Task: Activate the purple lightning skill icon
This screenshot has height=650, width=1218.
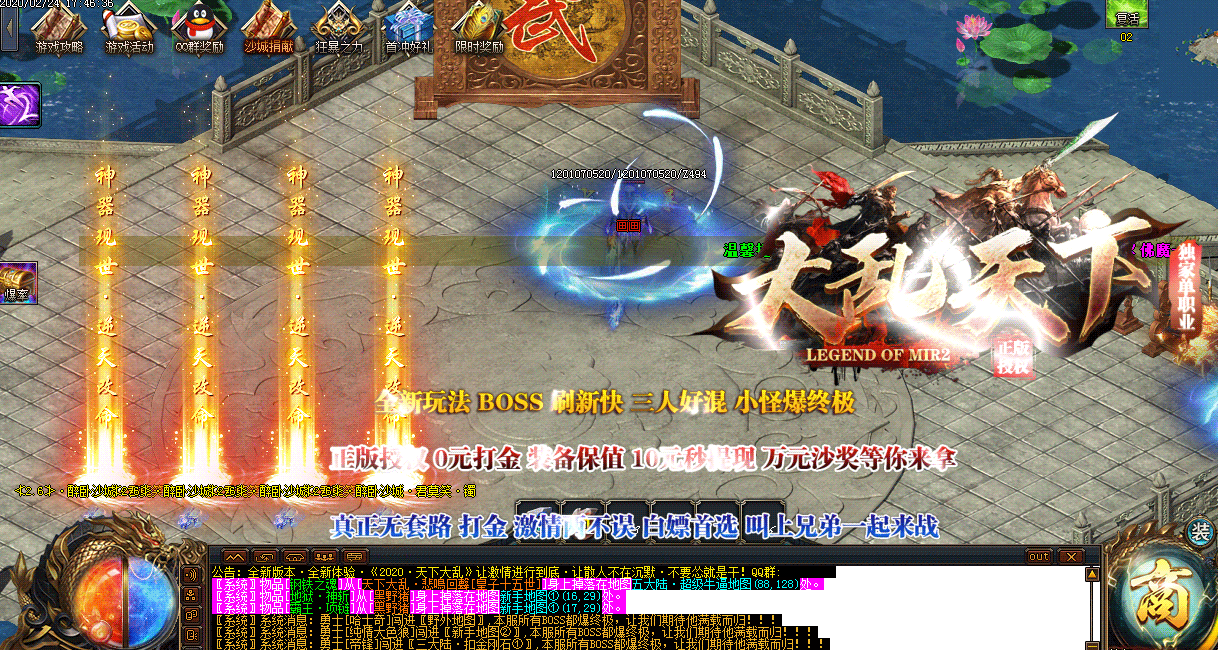Action: coord(19,105)
